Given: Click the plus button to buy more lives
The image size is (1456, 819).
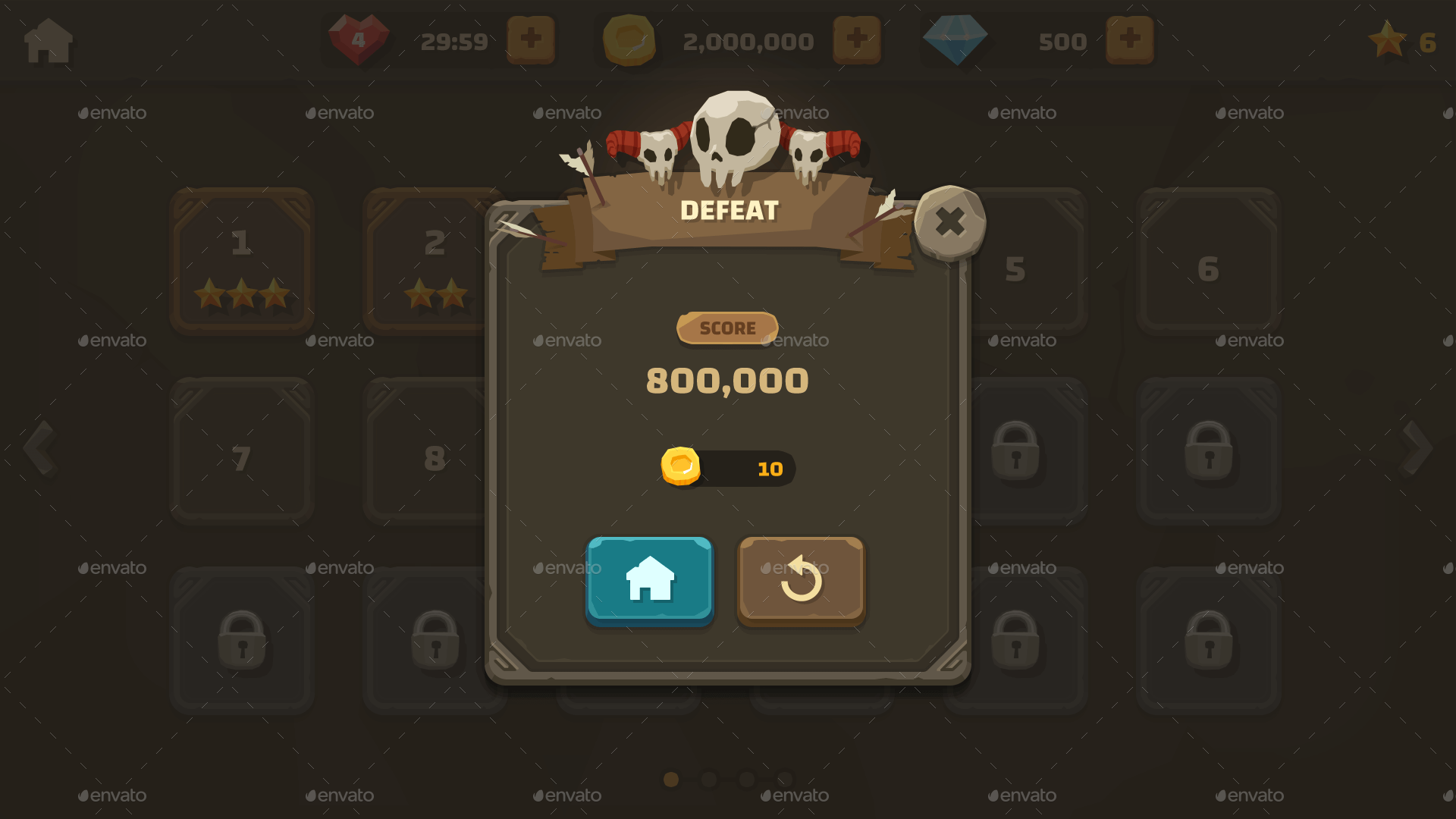Looking at the screenshot, I should pyautogui.click(x=531, y=41).
